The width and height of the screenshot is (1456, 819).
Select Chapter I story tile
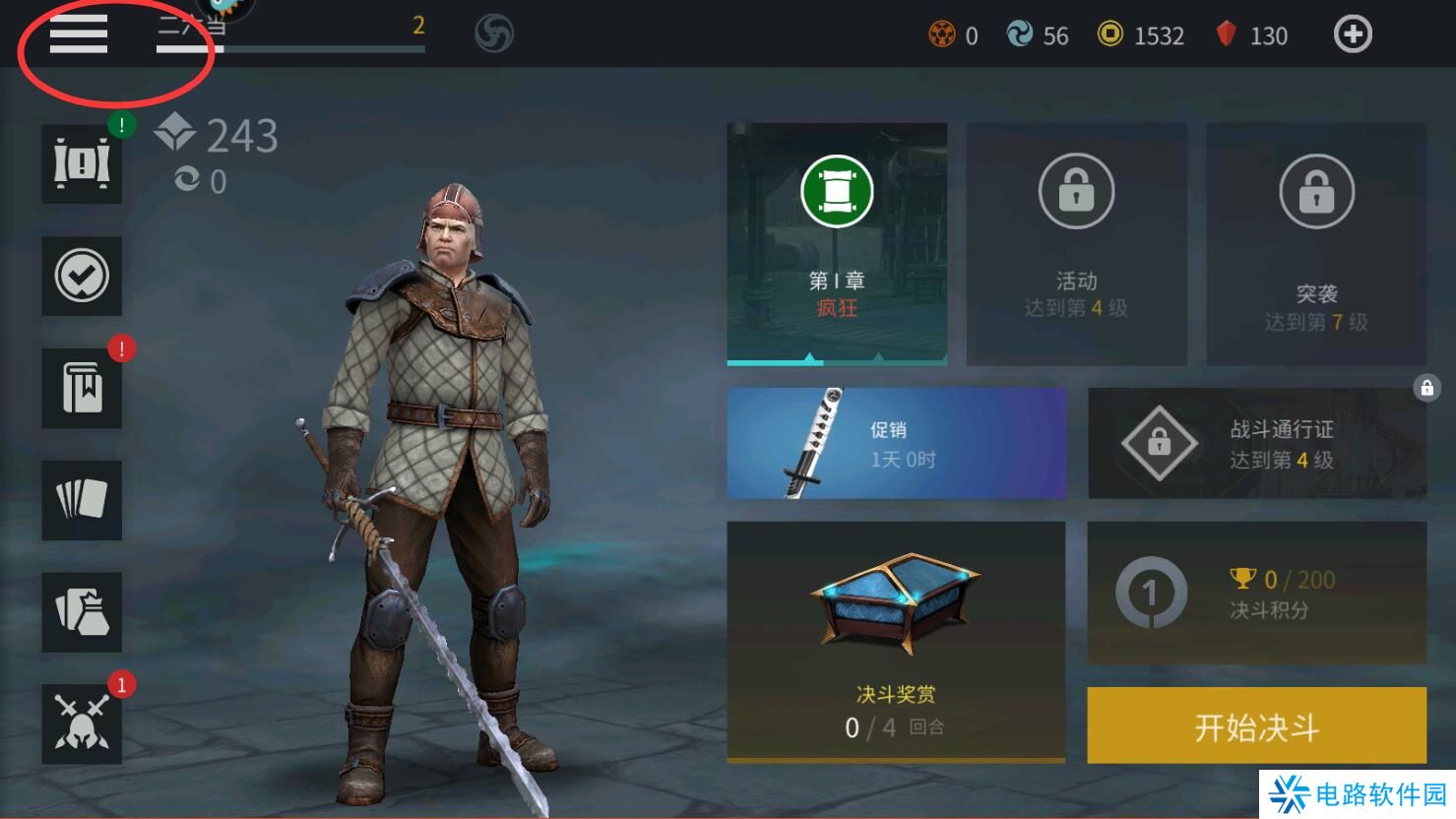click(x=837, y=243)
